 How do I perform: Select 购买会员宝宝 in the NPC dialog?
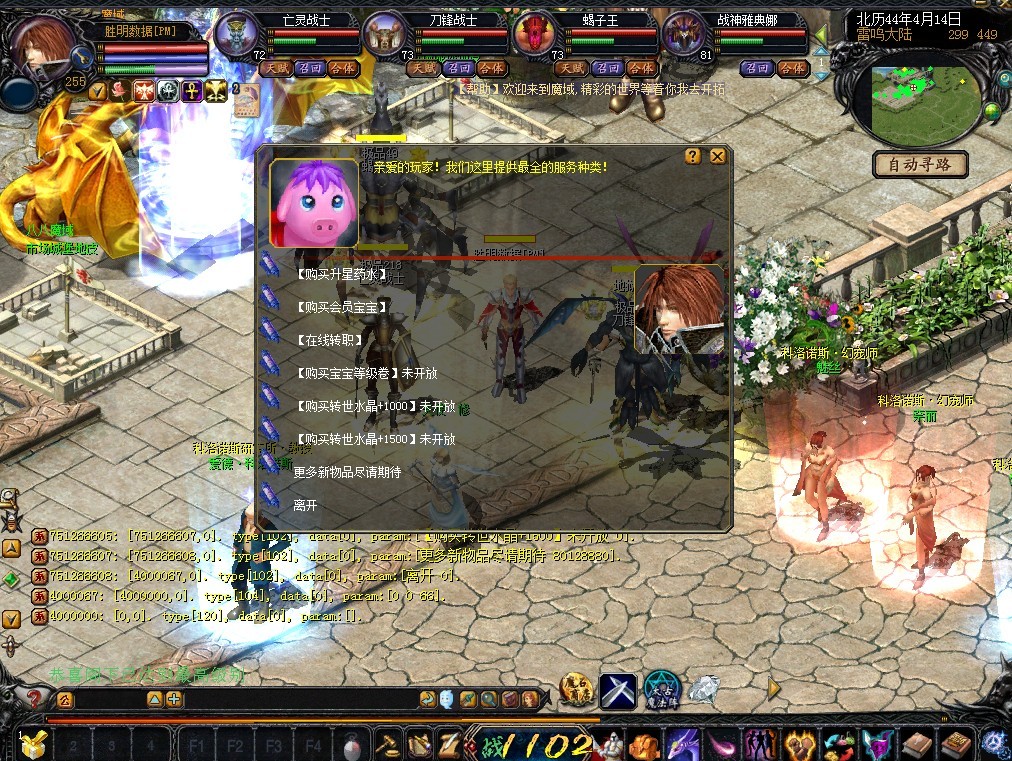click(342, 307)
